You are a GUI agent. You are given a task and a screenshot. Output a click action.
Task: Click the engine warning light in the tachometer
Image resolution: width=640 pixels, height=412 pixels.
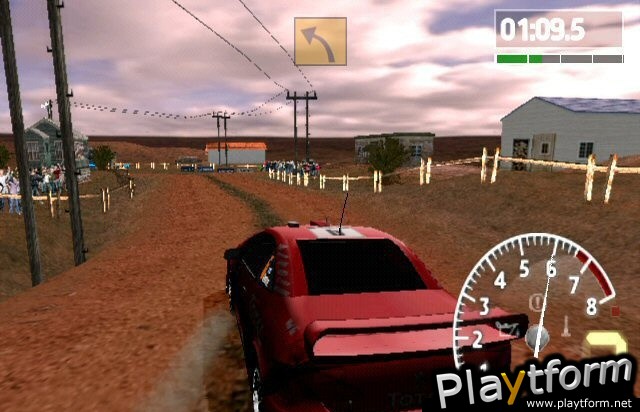[x=506, y=326]
